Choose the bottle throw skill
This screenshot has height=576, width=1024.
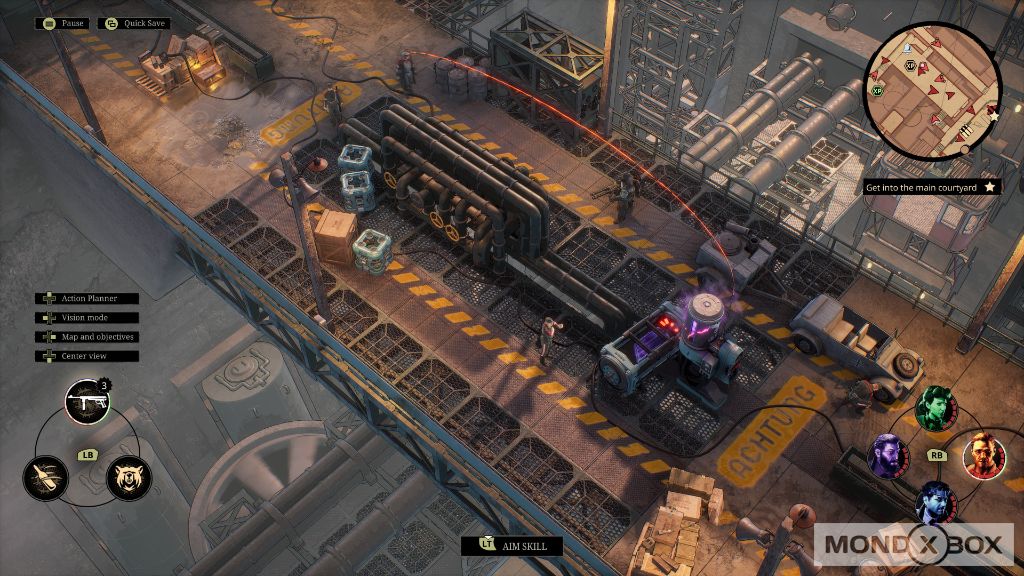tap(46, 477)
